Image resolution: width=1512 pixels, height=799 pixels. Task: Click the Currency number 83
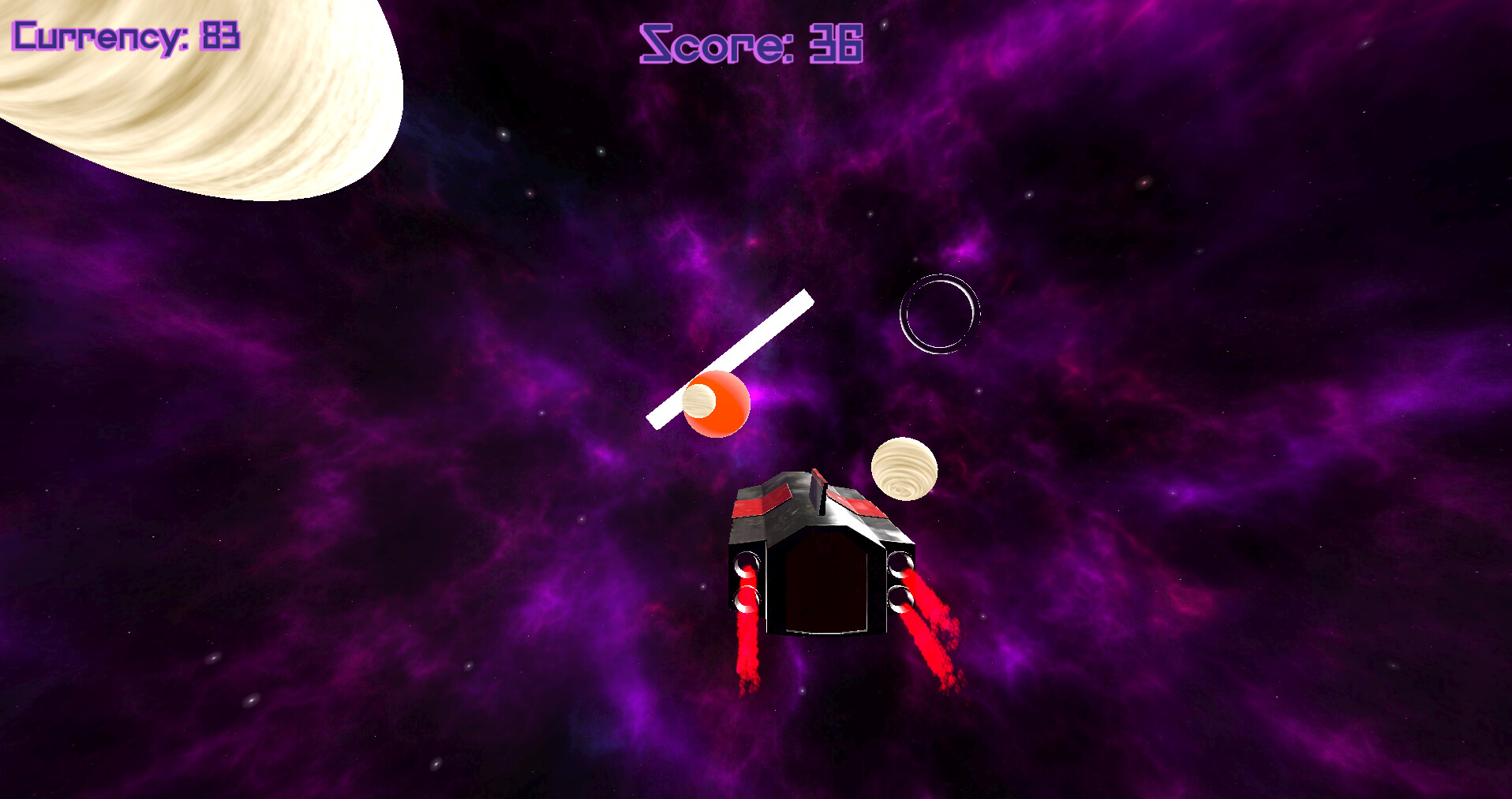pyautogui.click(x=219, y=35)
